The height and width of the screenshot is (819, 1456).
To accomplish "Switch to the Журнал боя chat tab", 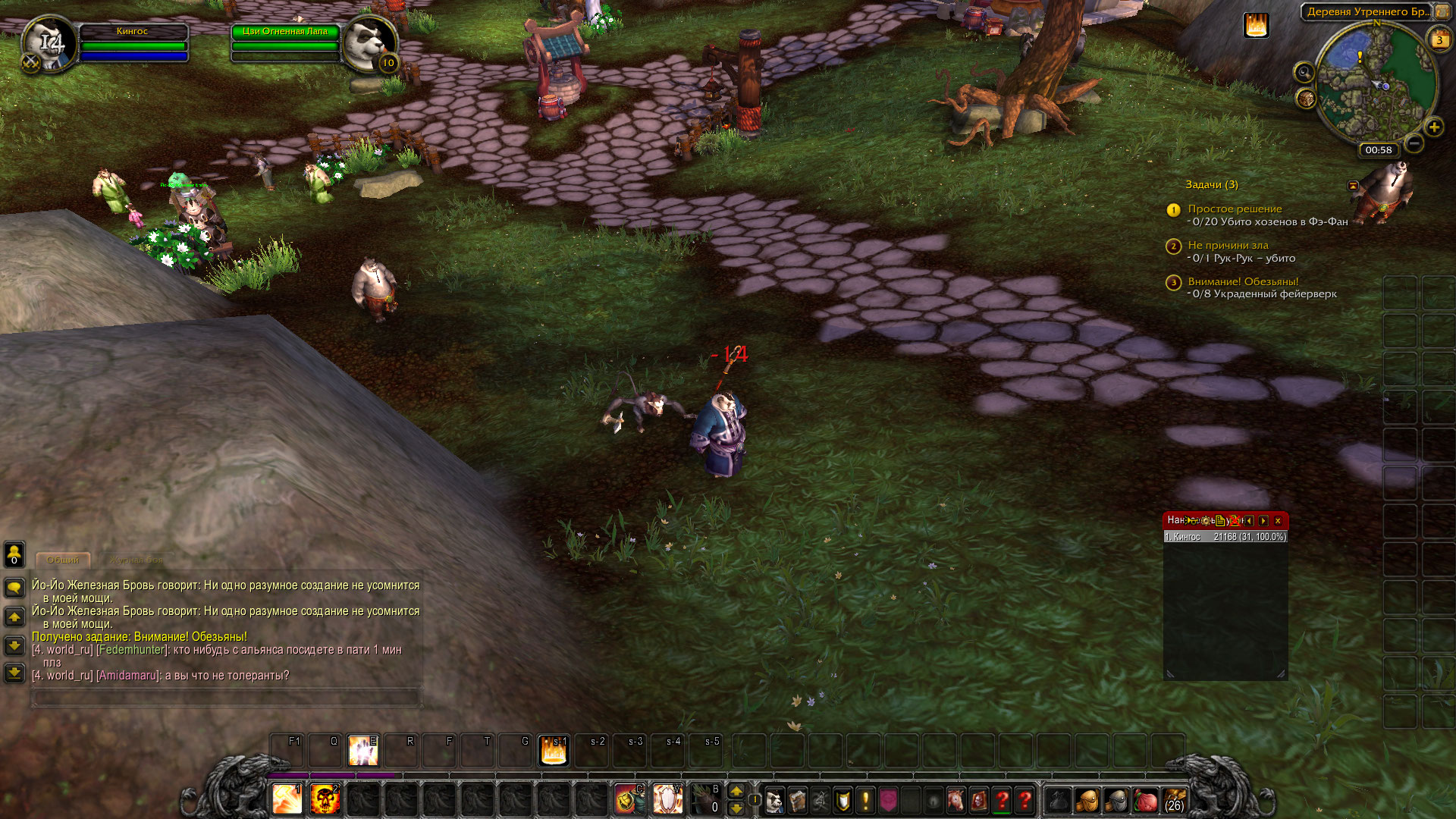I will [x=136, y=560].
